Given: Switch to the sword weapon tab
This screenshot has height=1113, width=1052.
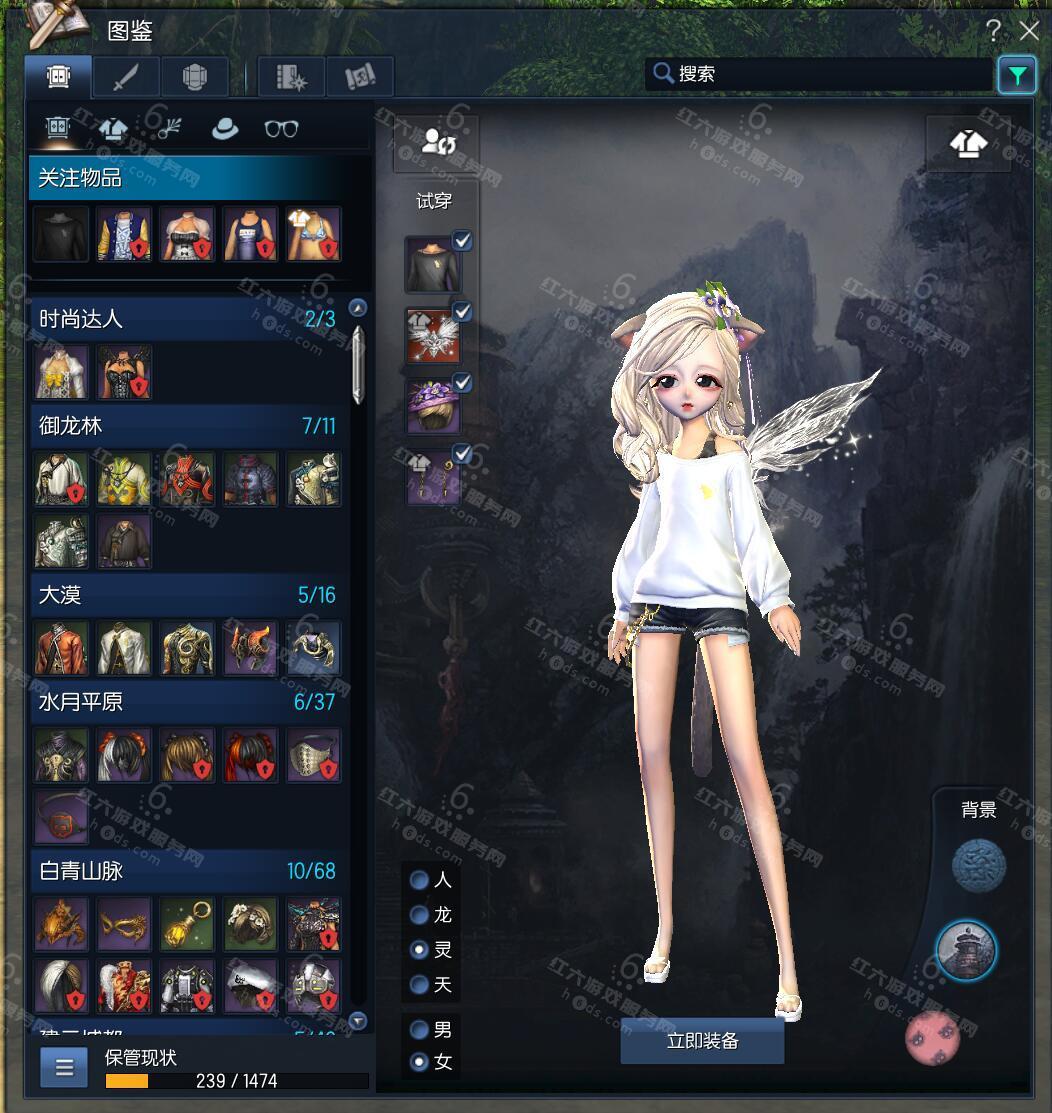Looking at the screenshot, I should point(125,77).
